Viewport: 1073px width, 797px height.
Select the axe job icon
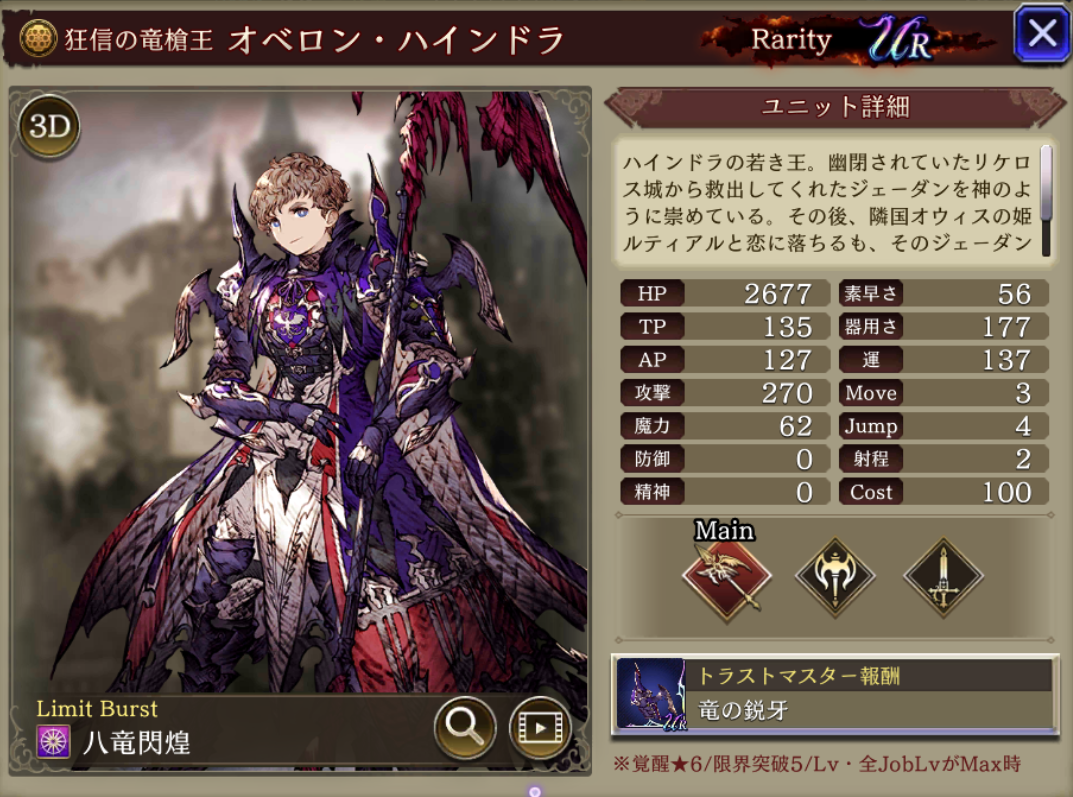pyautogui.click(x=835, y=577)
